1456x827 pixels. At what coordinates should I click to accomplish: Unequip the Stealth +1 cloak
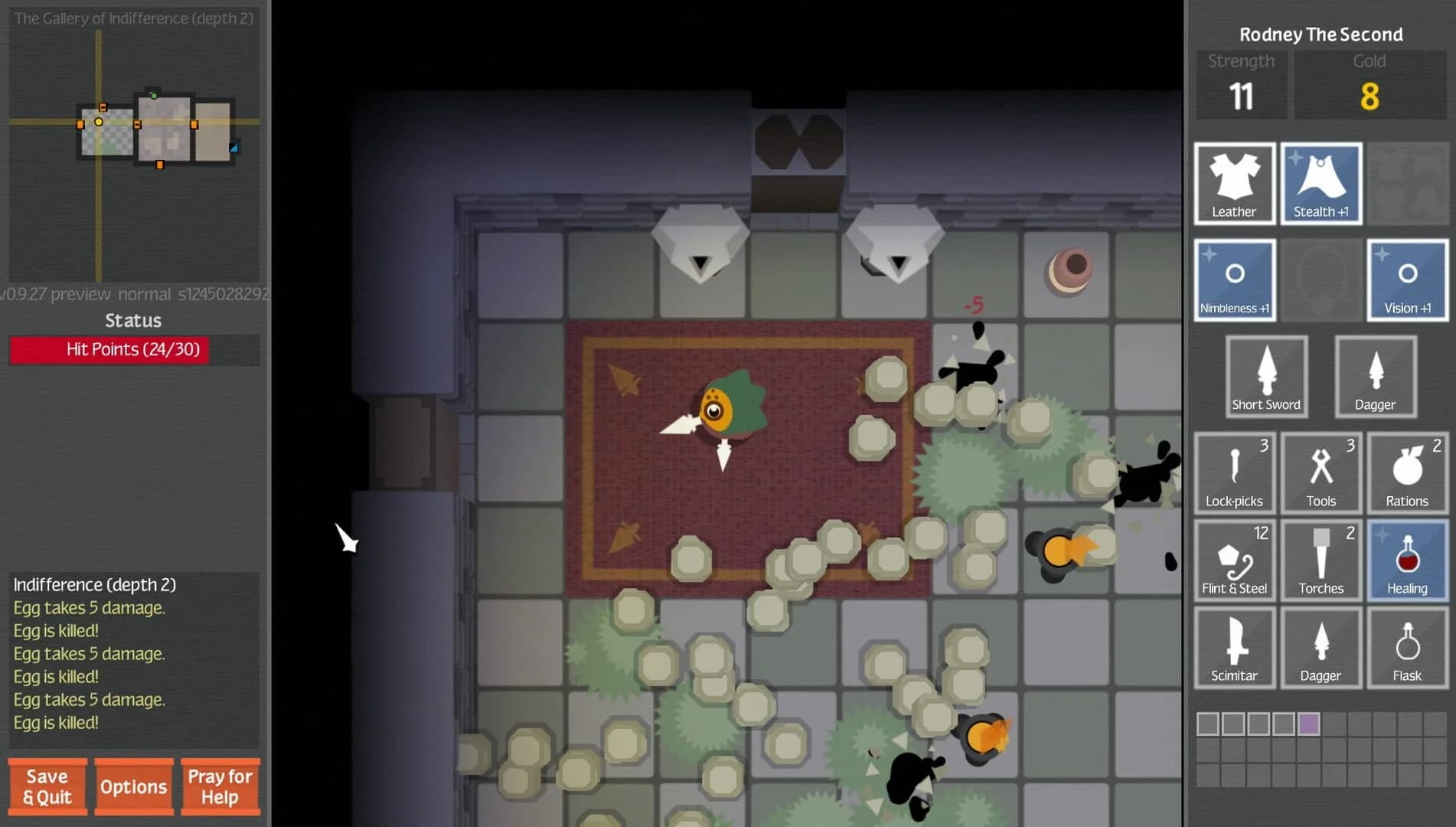tap(1321, 184)
